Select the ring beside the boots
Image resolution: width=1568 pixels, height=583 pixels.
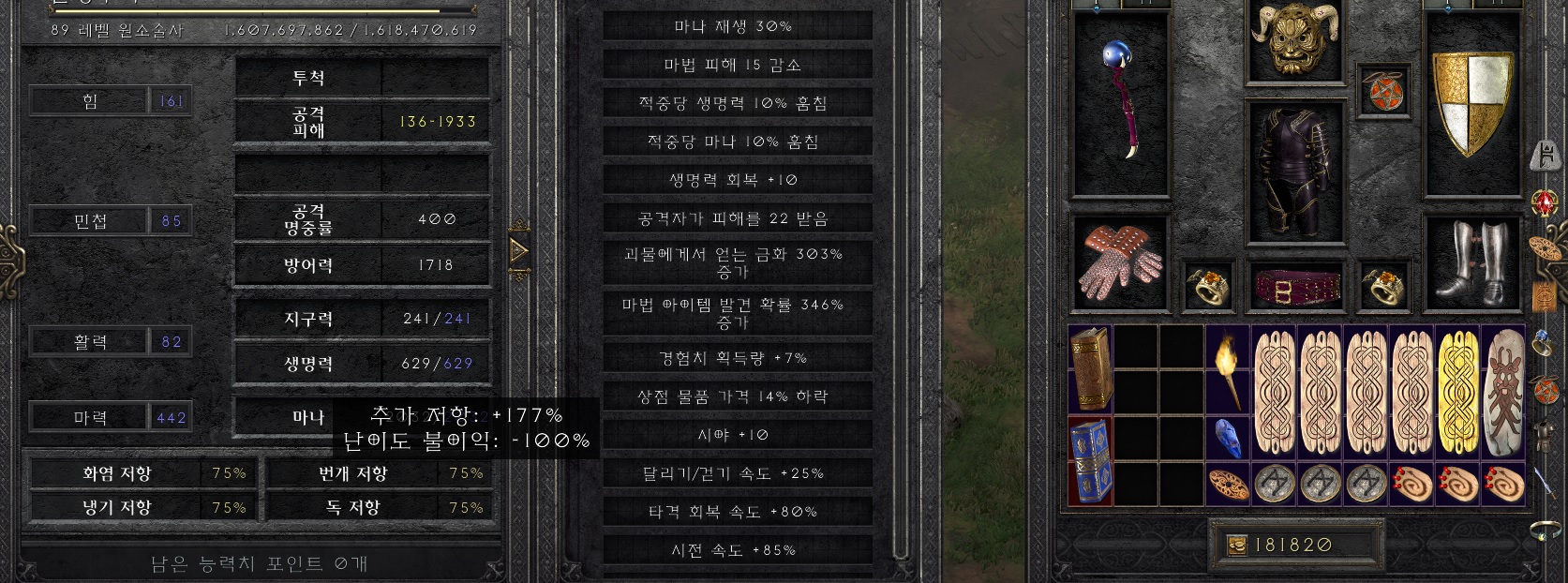tap(1383, 287)
